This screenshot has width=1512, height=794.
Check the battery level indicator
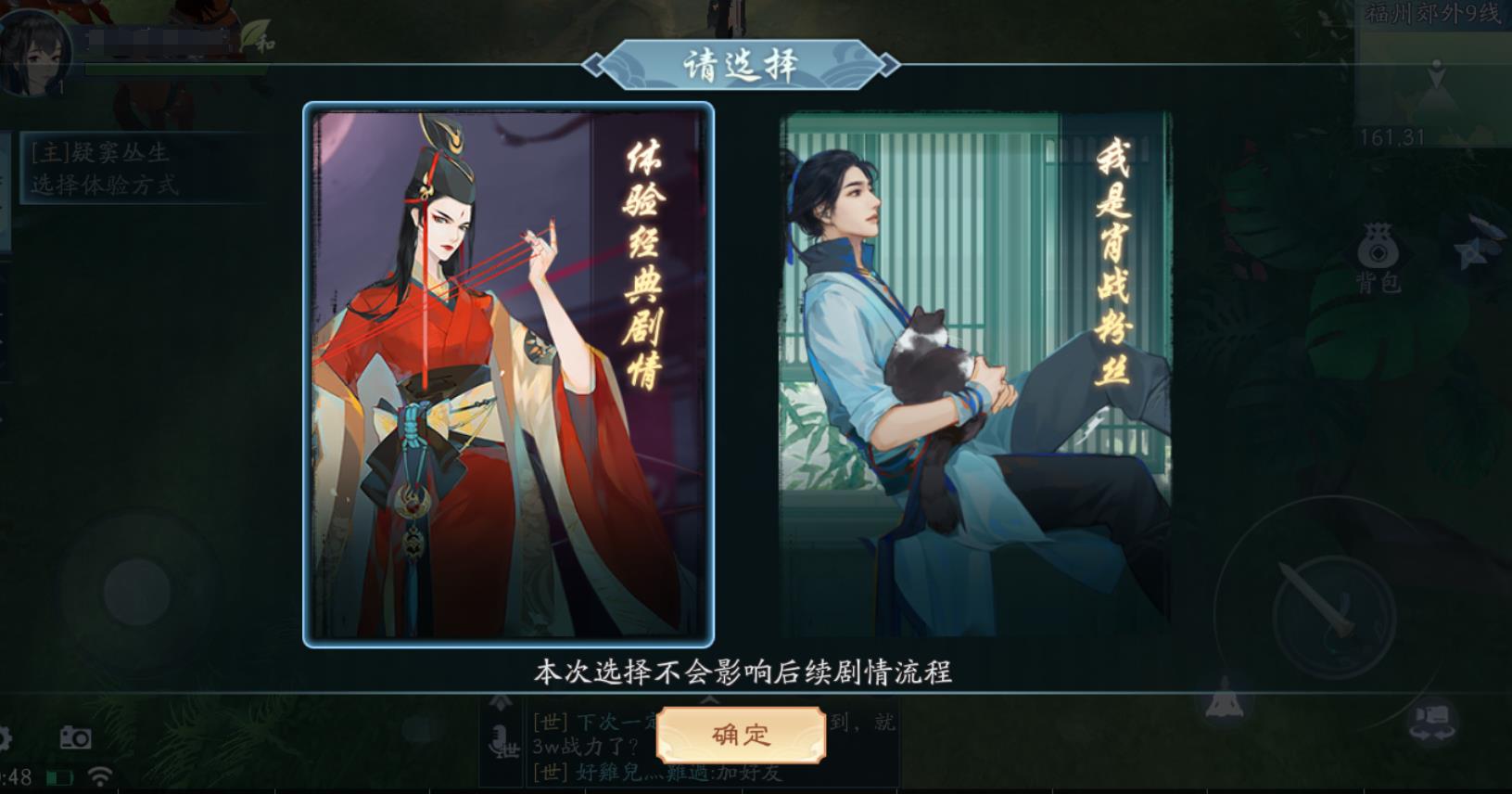point(60,779)
